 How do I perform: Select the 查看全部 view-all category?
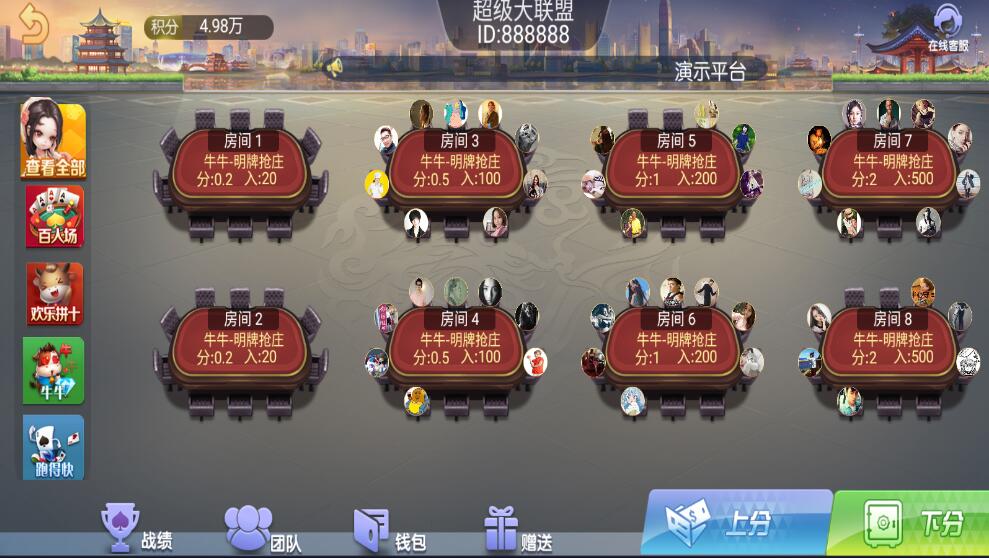point(54,140)
